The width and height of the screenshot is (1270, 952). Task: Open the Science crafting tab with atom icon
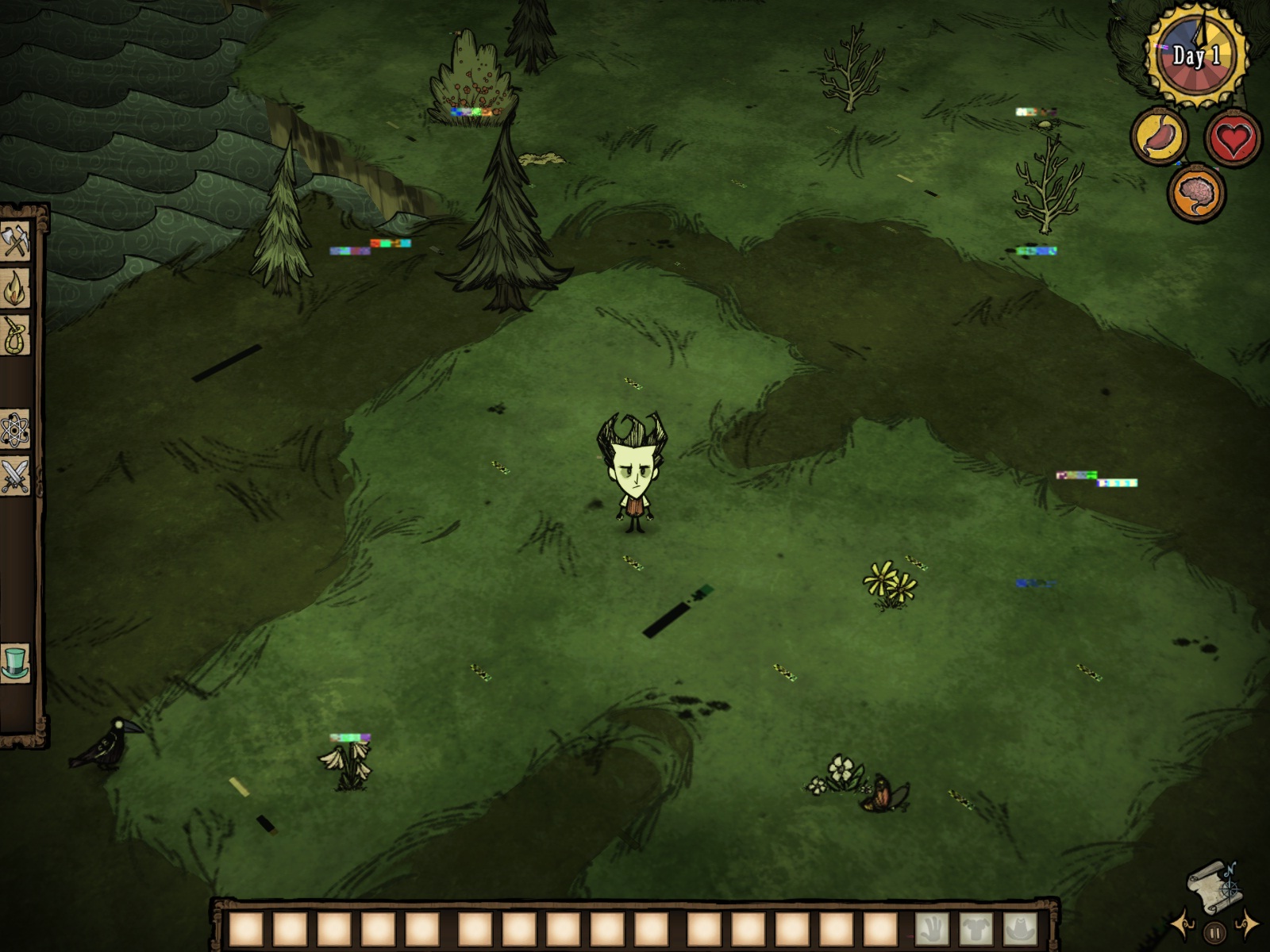[15, 431]
